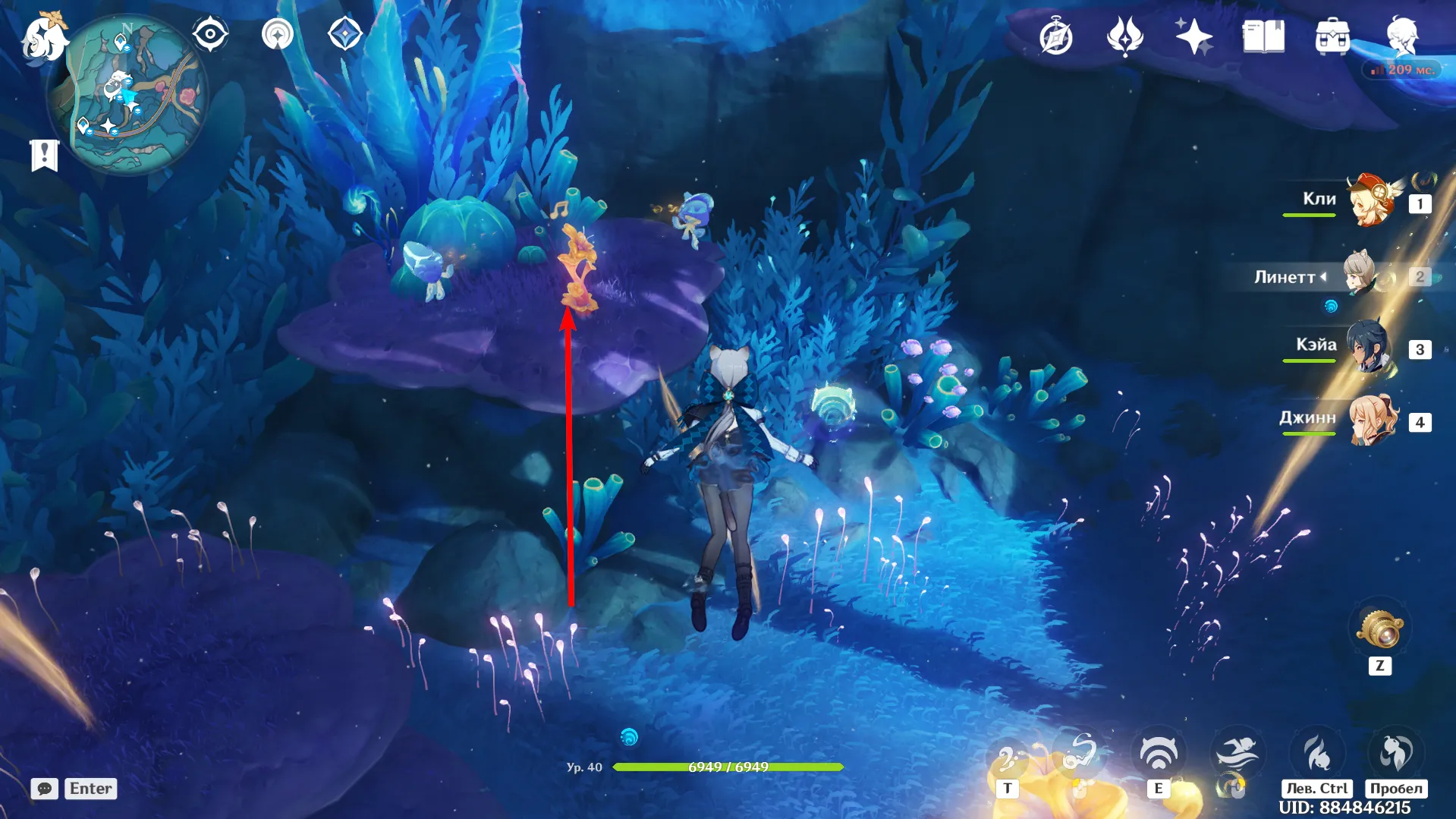Open the character profile icon

(1402, 35)
